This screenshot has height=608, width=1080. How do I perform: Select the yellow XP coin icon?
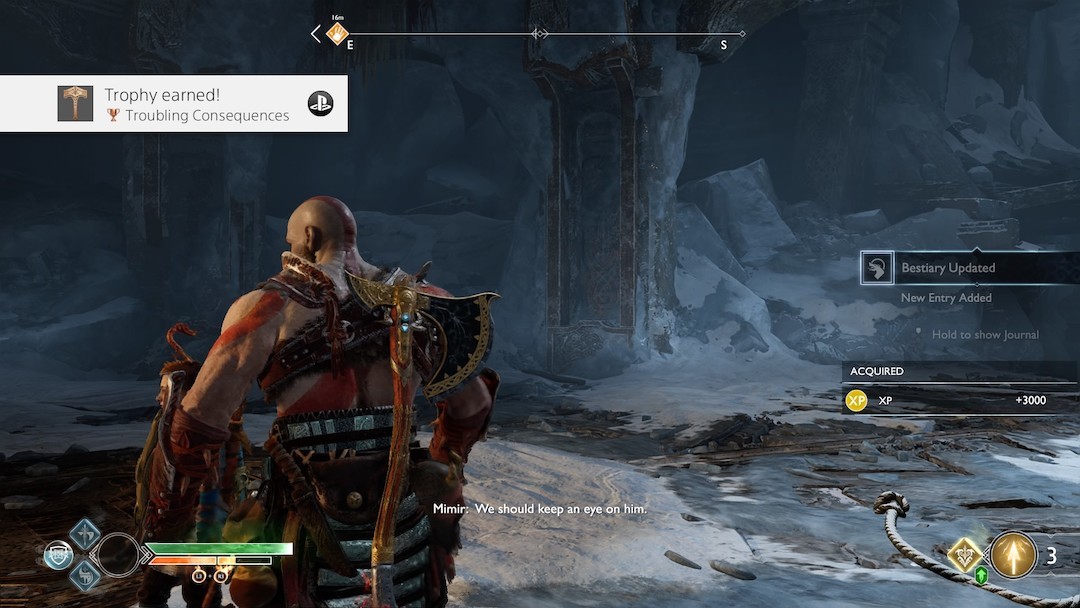856,401
